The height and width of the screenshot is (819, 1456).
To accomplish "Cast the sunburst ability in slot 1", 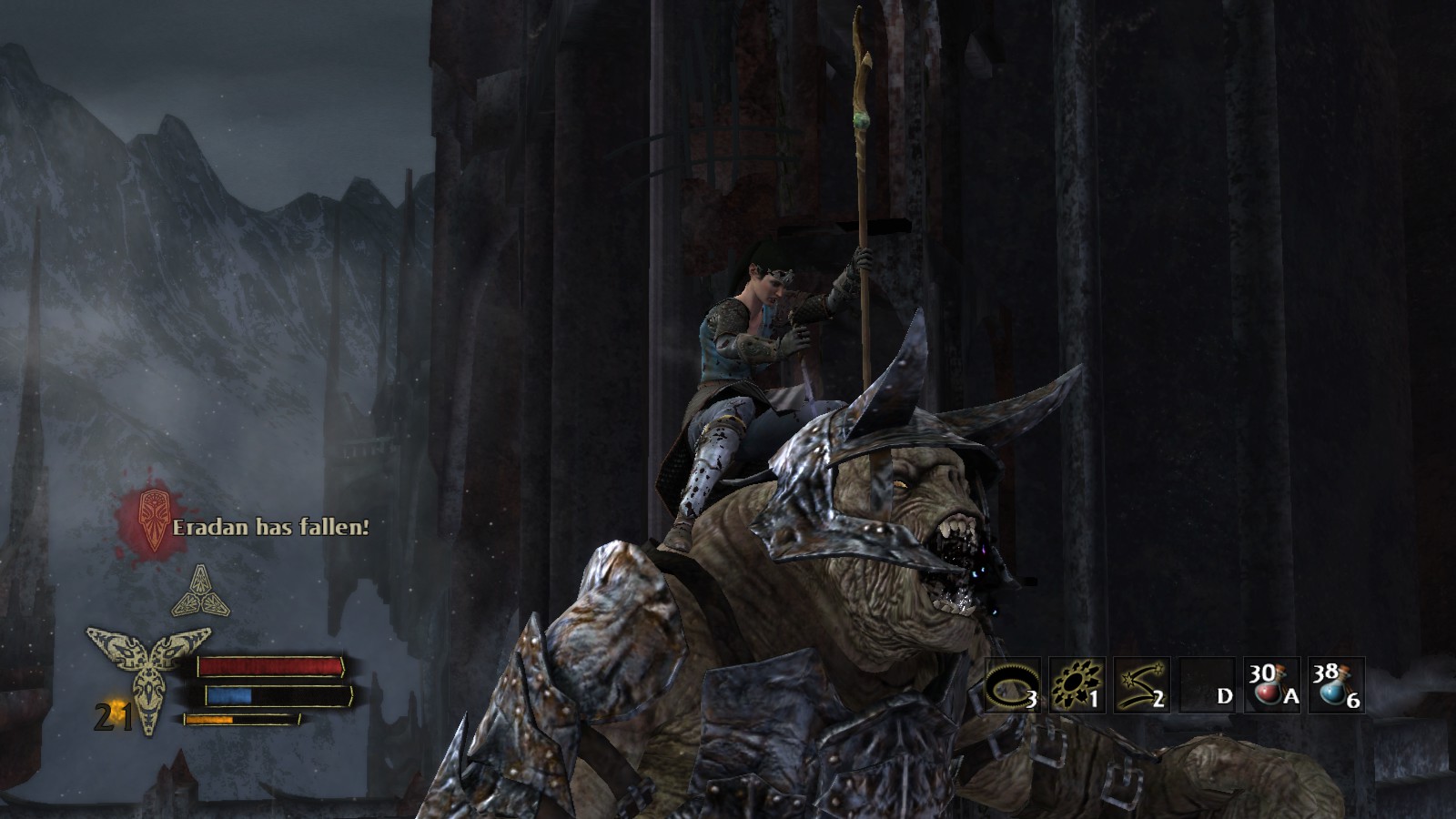I will (1077, 685).
